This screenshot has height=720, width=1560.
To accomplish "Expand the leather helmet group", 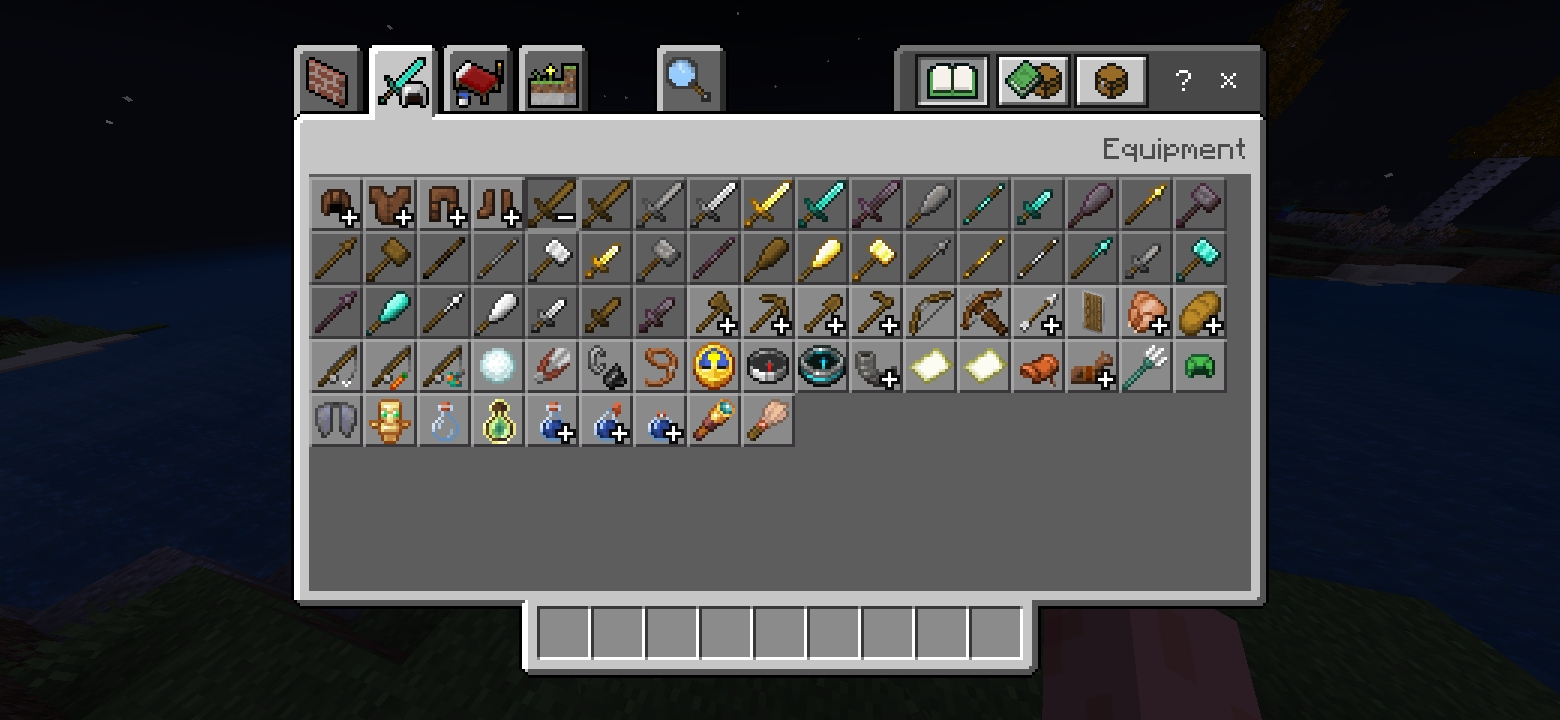I will (336, 205).
